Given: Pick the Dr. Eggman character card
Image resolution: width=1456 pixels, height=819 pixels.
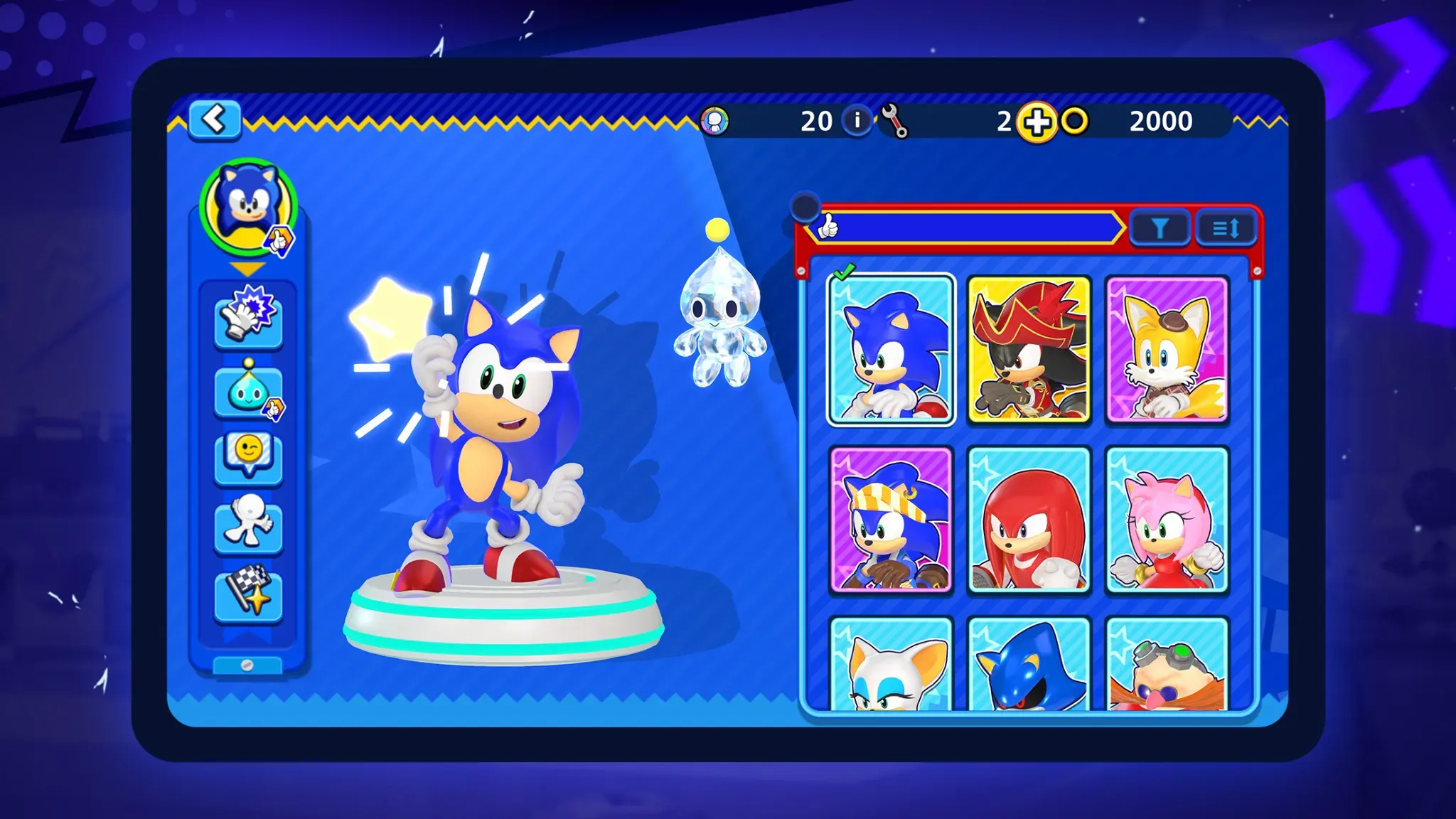Looking at the screenshot, I should click(1167, 665).
